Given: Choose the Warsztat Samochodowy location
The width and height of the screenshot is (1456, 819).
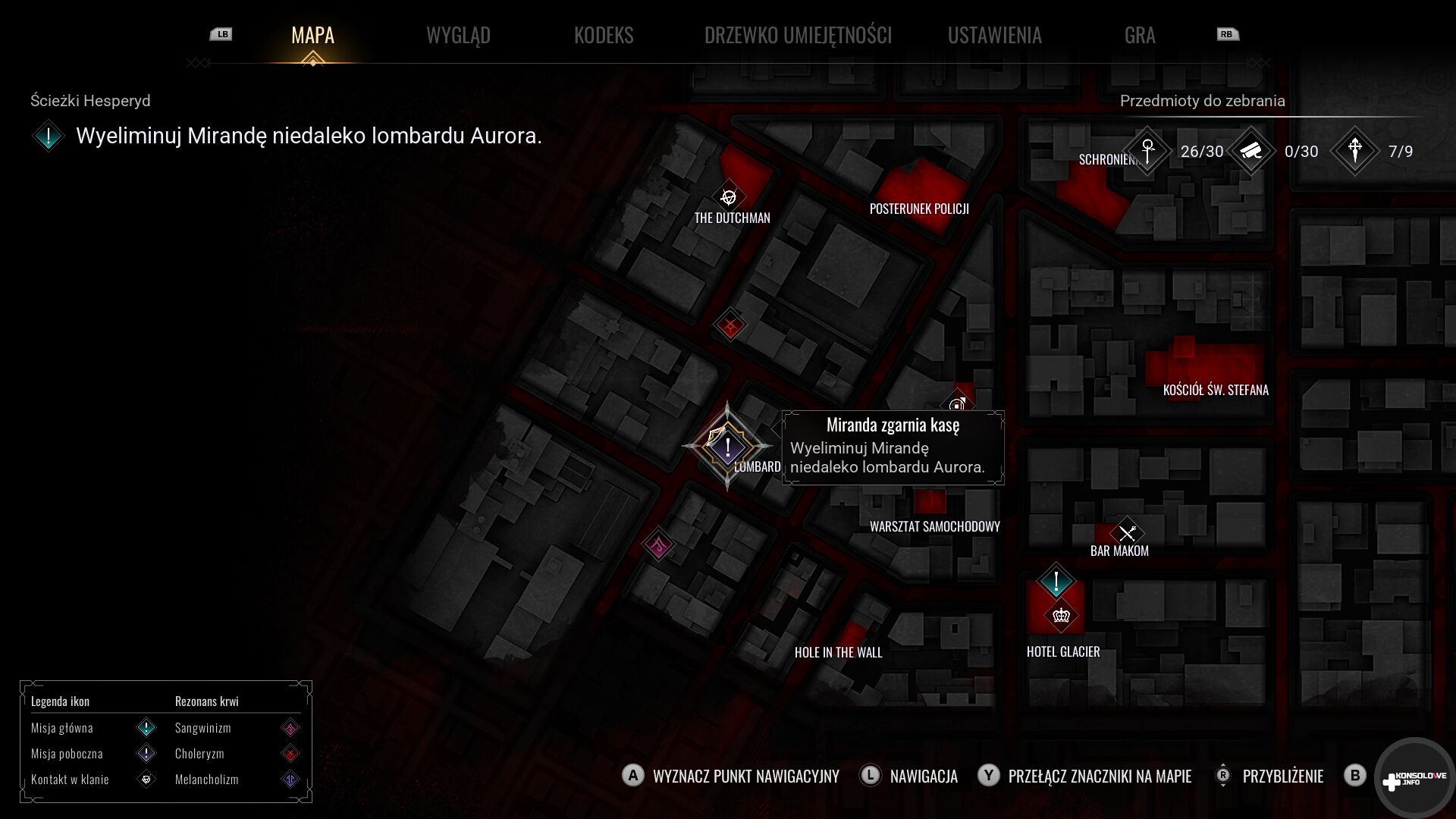Looking at the screenshot, I should click(x=934, y=526).
